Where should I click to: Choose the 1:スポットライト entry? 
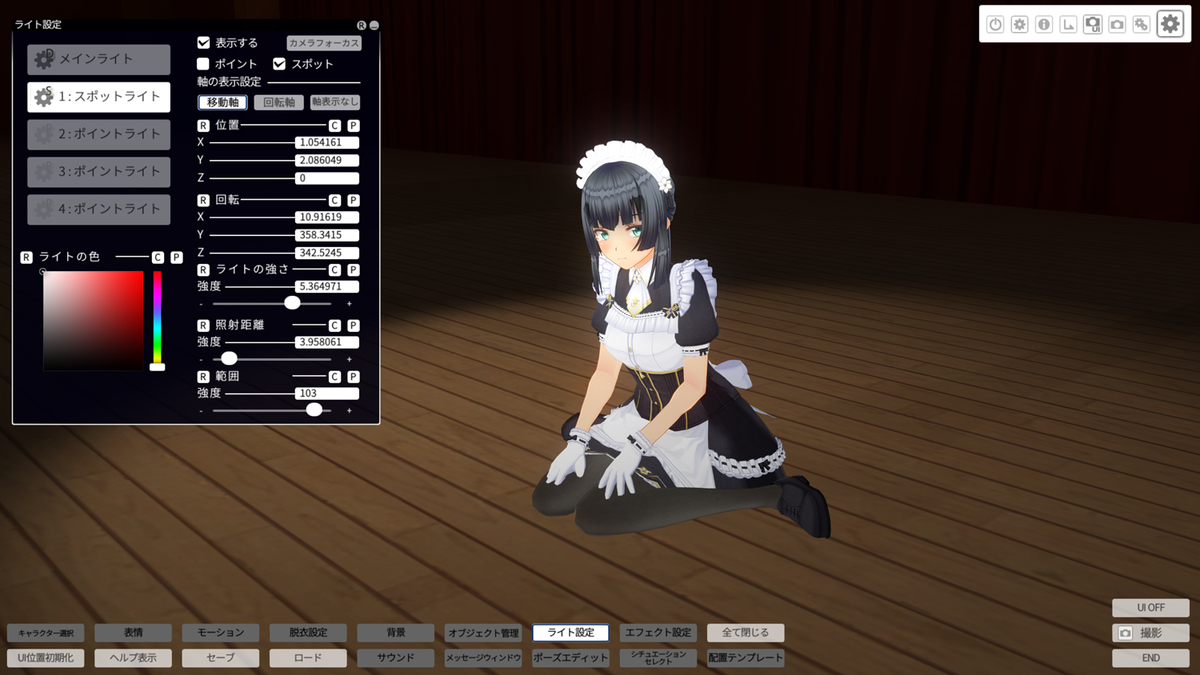point(98,96)
